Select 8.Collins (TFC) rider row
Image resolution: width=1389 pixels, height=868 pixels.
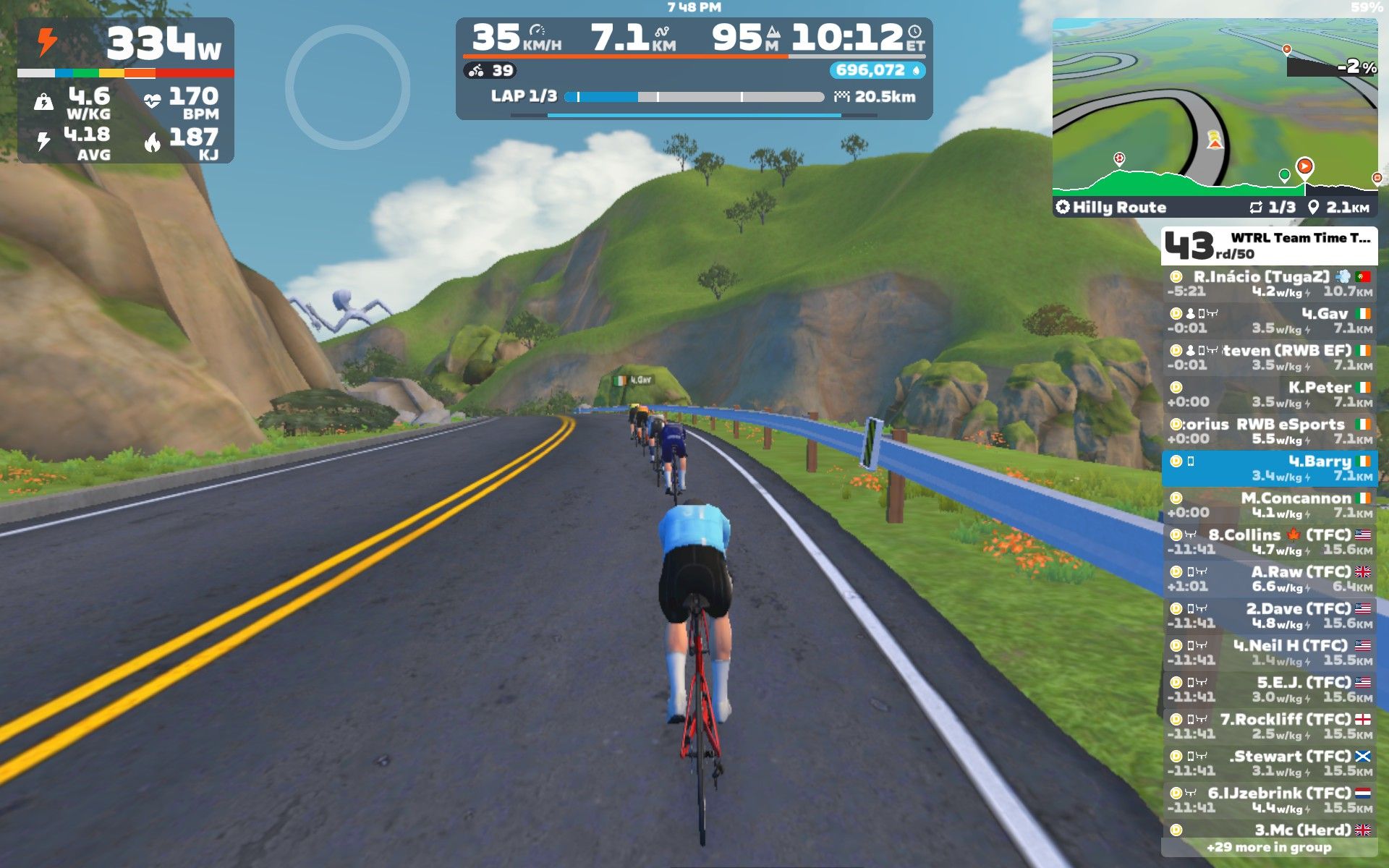pyautogui.click(x=1269, y=542)
